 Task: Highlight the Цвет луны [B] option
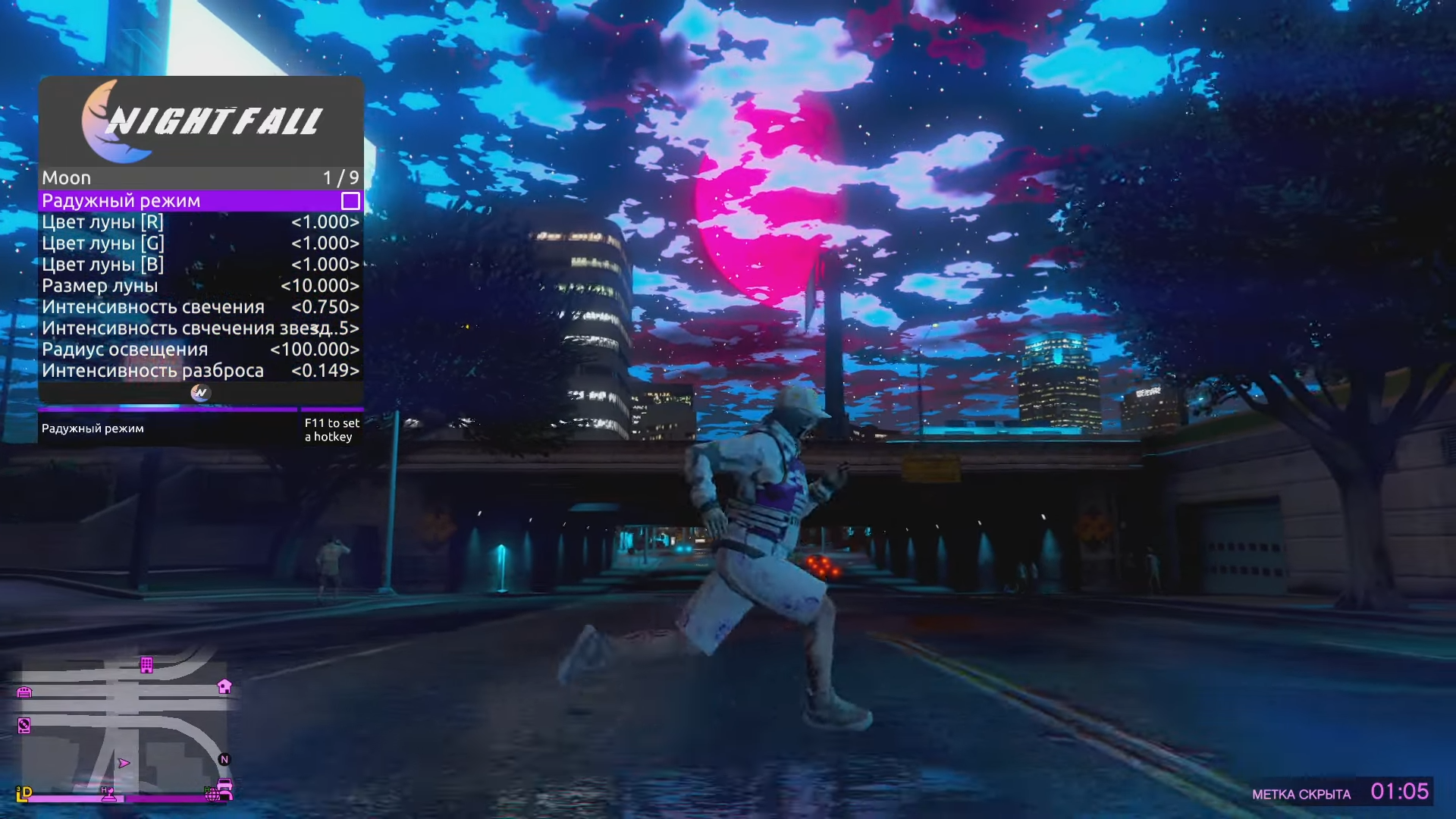[x=200, y=265]
